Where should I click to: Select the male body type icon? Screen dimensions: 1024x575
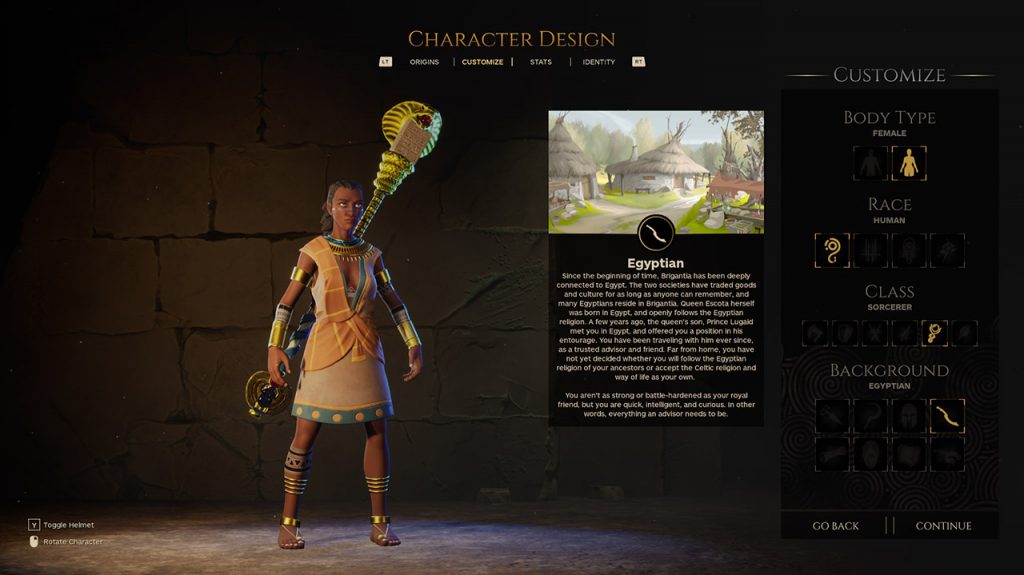tap(871, 163)
